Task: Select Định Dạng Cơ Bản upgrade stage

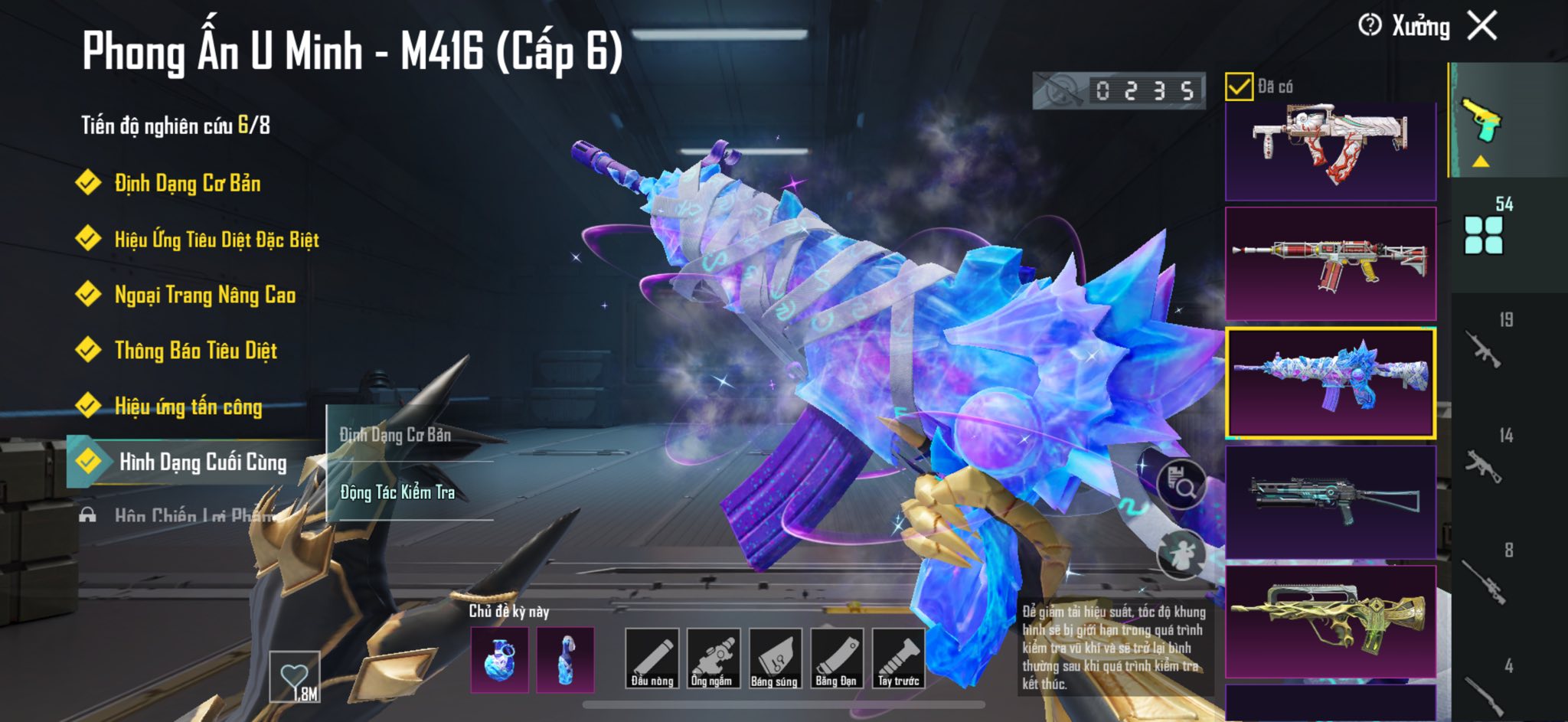Action: point(187,184)
